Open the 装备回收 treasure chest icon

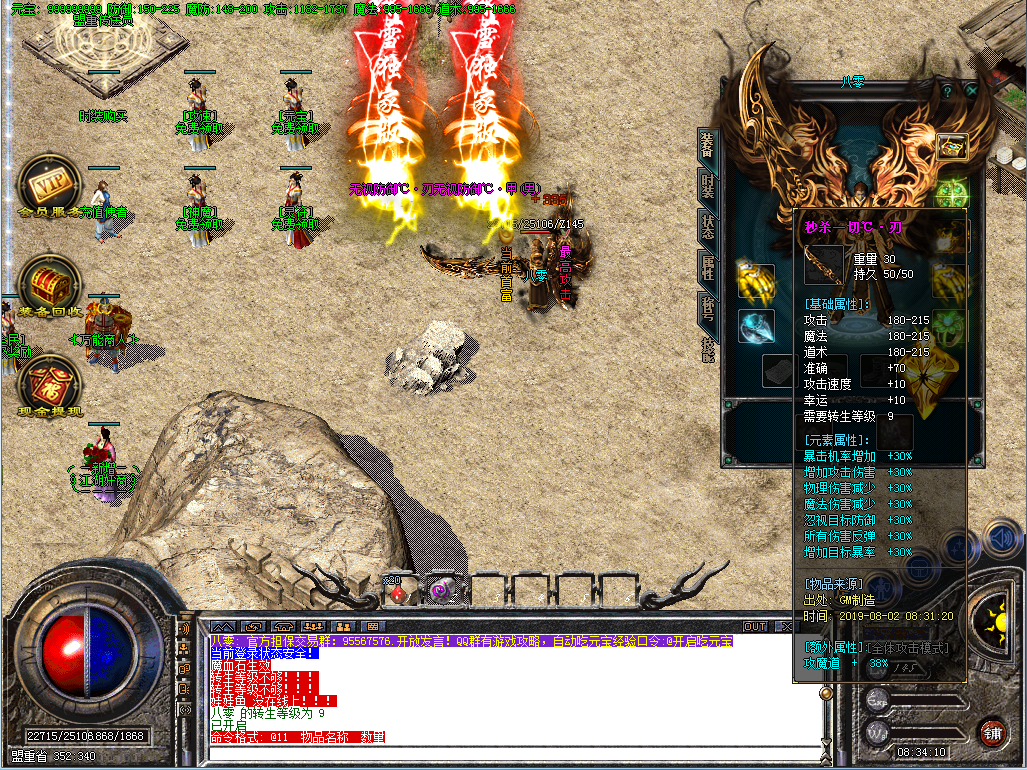pos(46,284)
